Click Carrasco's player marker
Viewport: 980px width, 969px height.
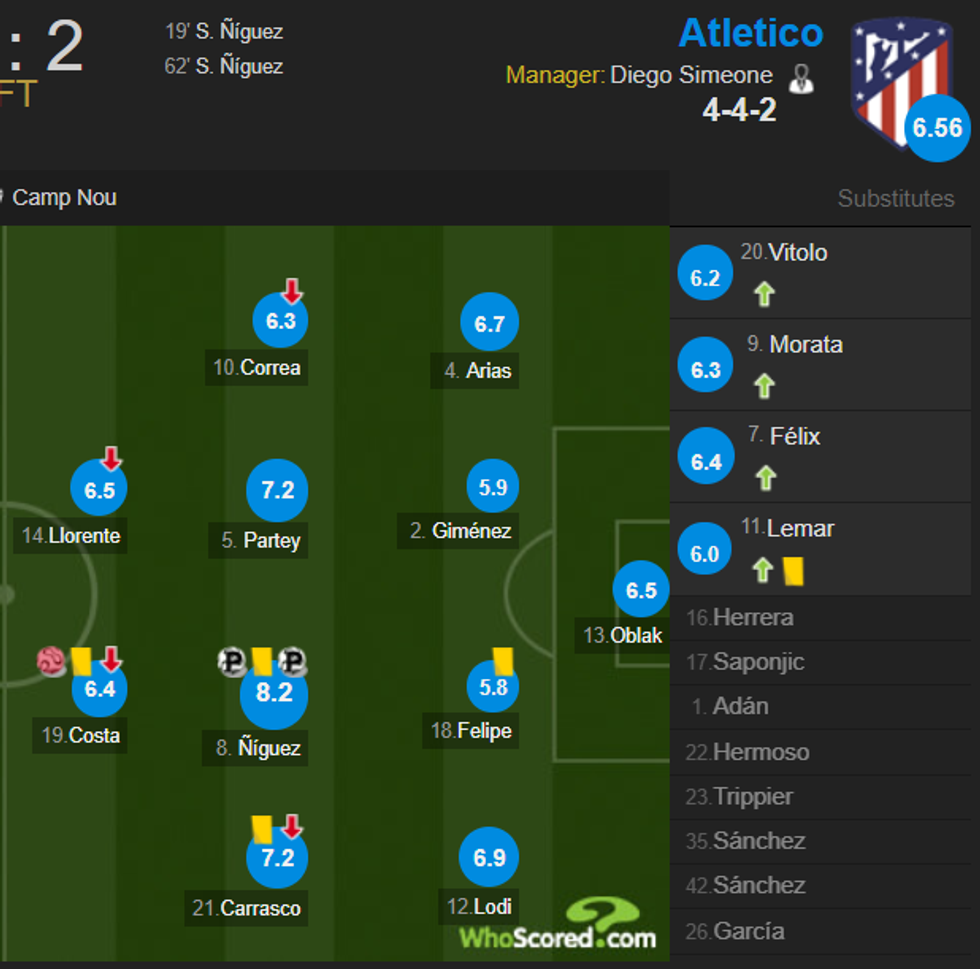pos(277,858)
